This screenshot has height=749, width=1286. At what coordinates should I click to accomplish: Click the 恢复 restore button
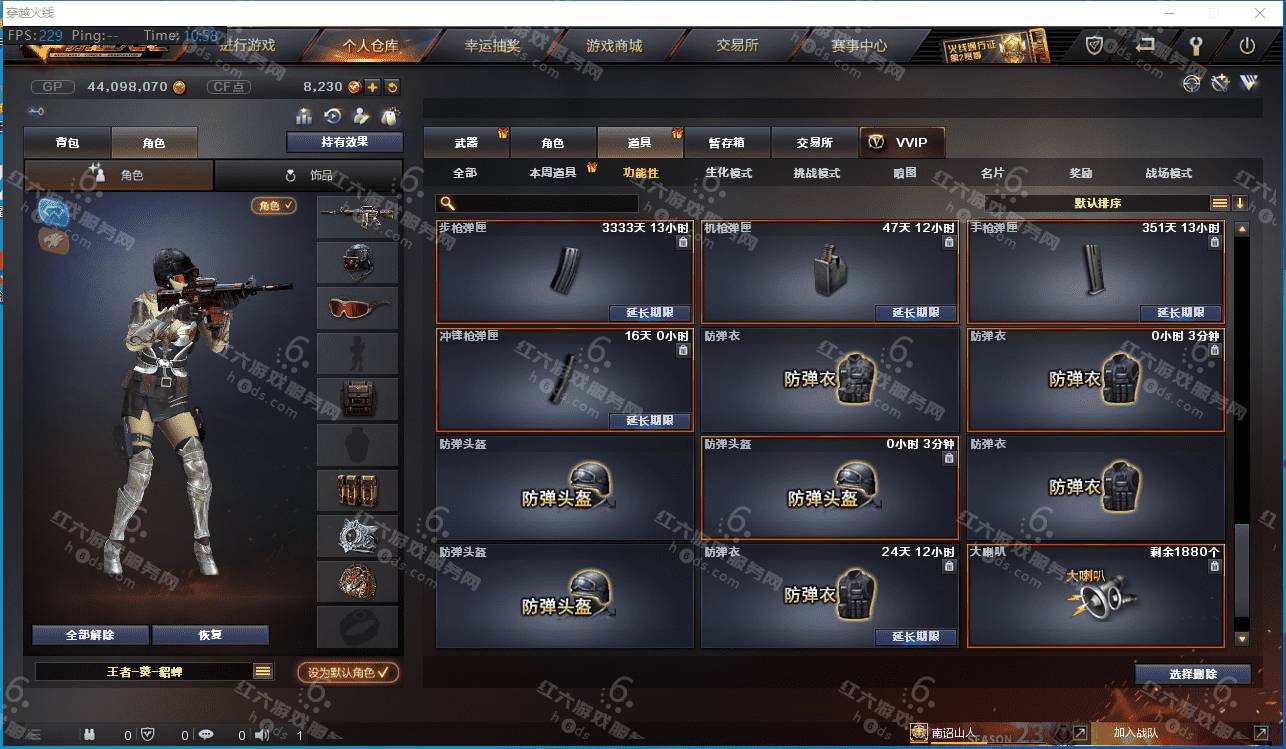coord(210,635)
